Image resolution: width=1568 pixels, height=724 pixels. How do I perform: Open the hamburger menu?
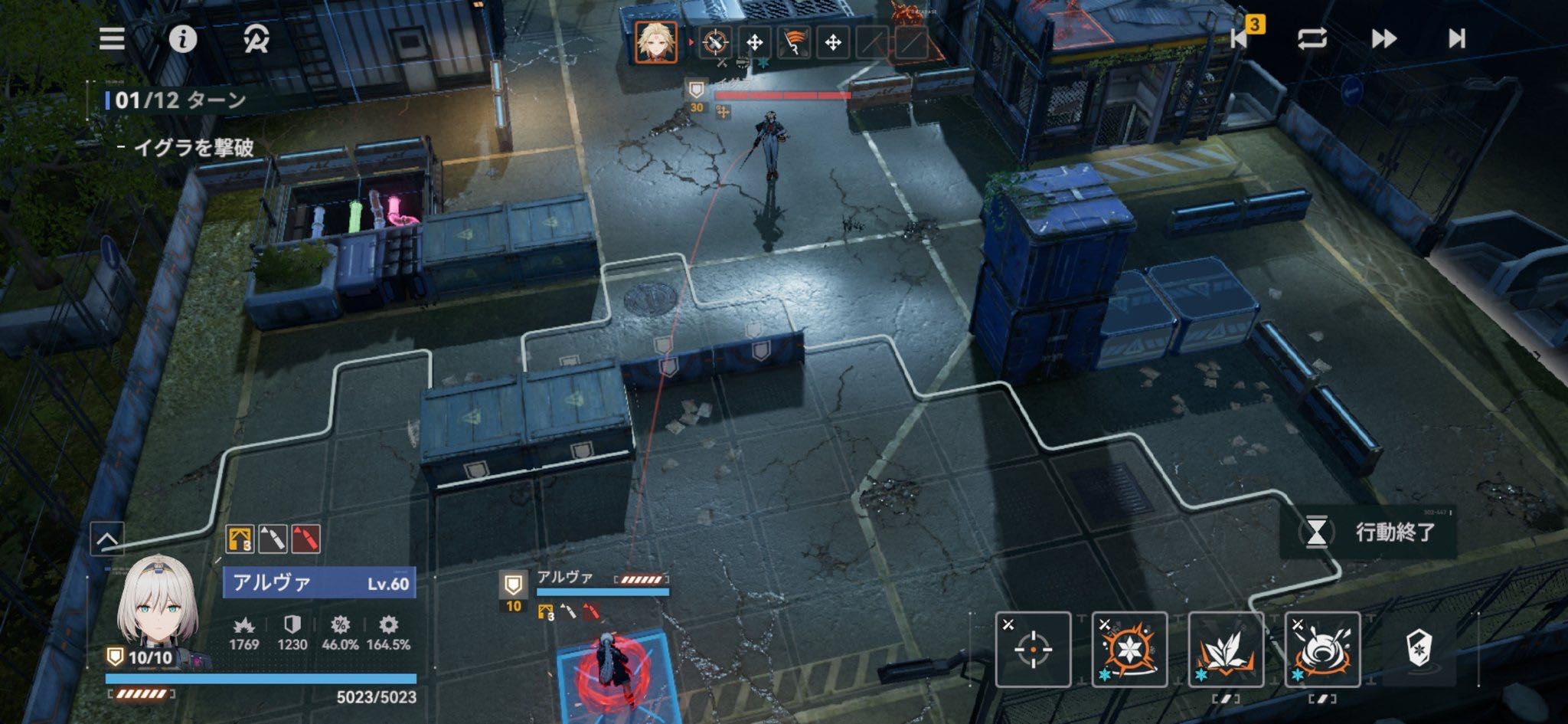tap(112, 39)
